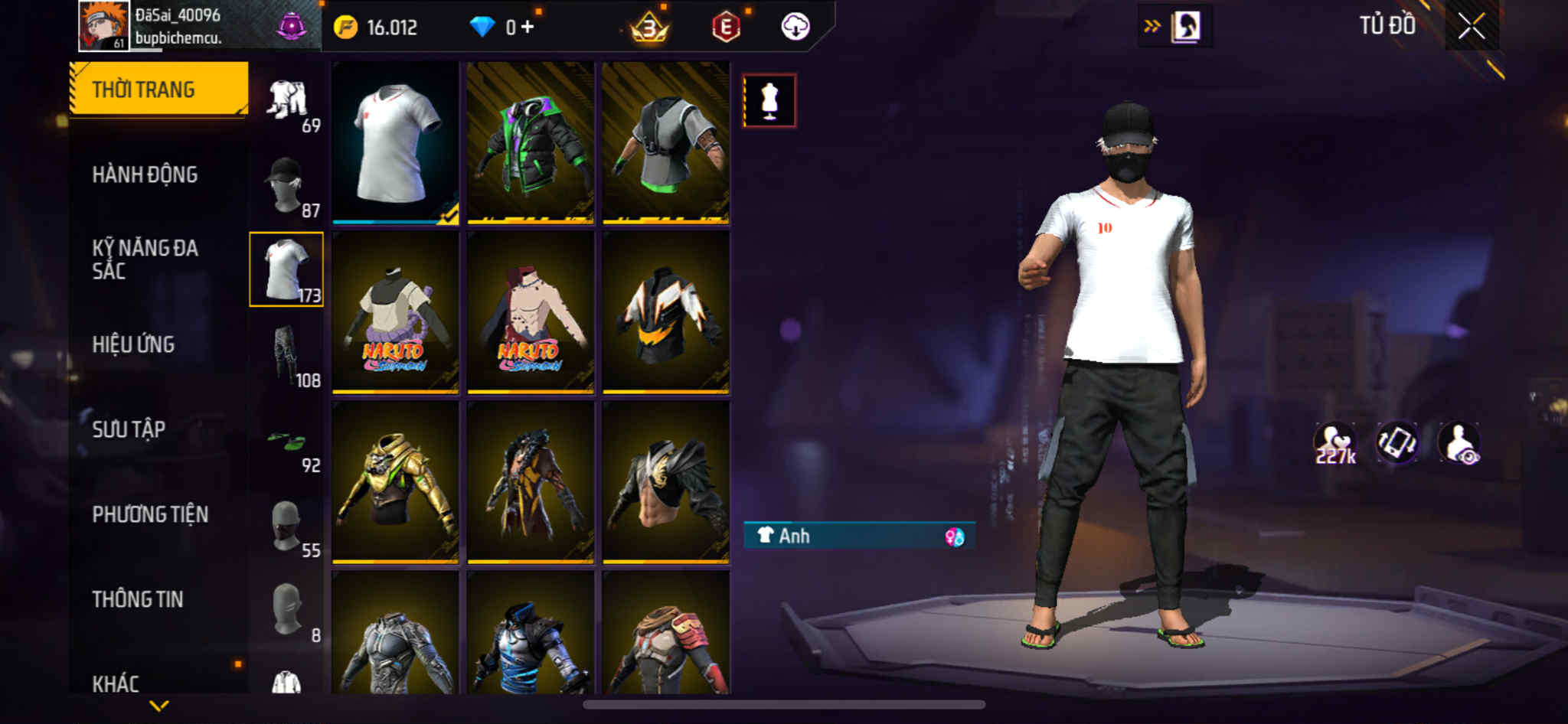Select the pants category with 108 items
The height and width of the screenshot is (724, 1568).
[x=287, y=355]
